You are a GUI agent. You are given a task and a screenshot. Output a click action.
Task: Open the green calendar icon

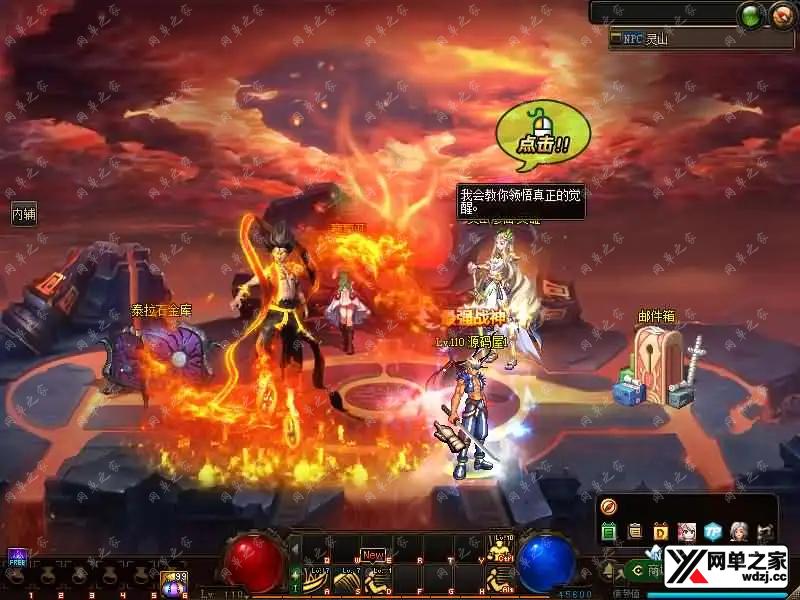pyautogui.click(x=609, y=531)
